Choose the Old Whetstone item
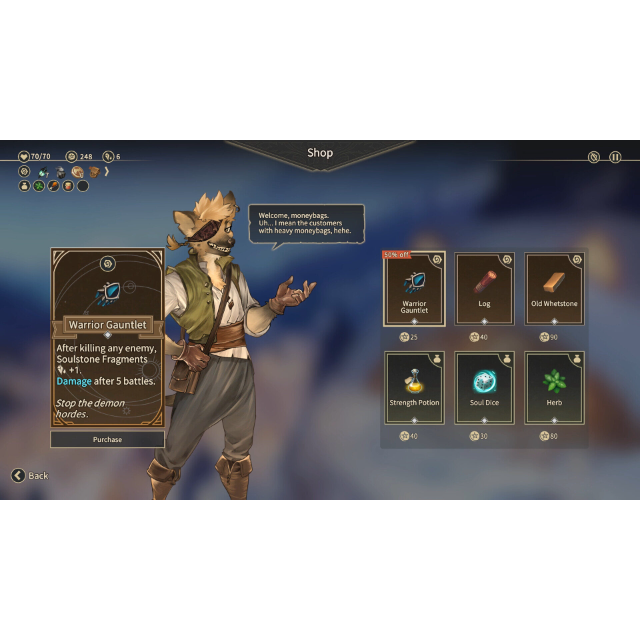The width and height of the screenshot is (640, 640). point(554,289)
